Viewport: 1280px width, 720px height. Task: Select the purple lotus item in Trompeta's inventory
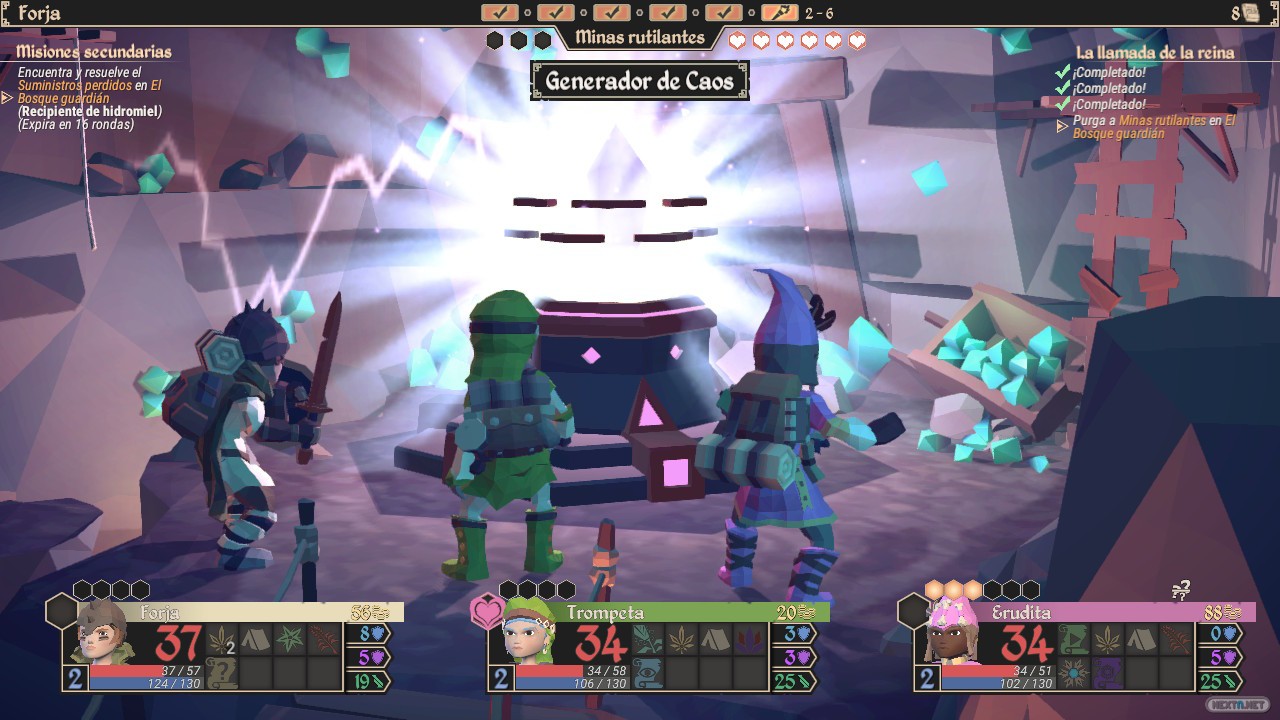pyautogui.click(x=749, y=639)
